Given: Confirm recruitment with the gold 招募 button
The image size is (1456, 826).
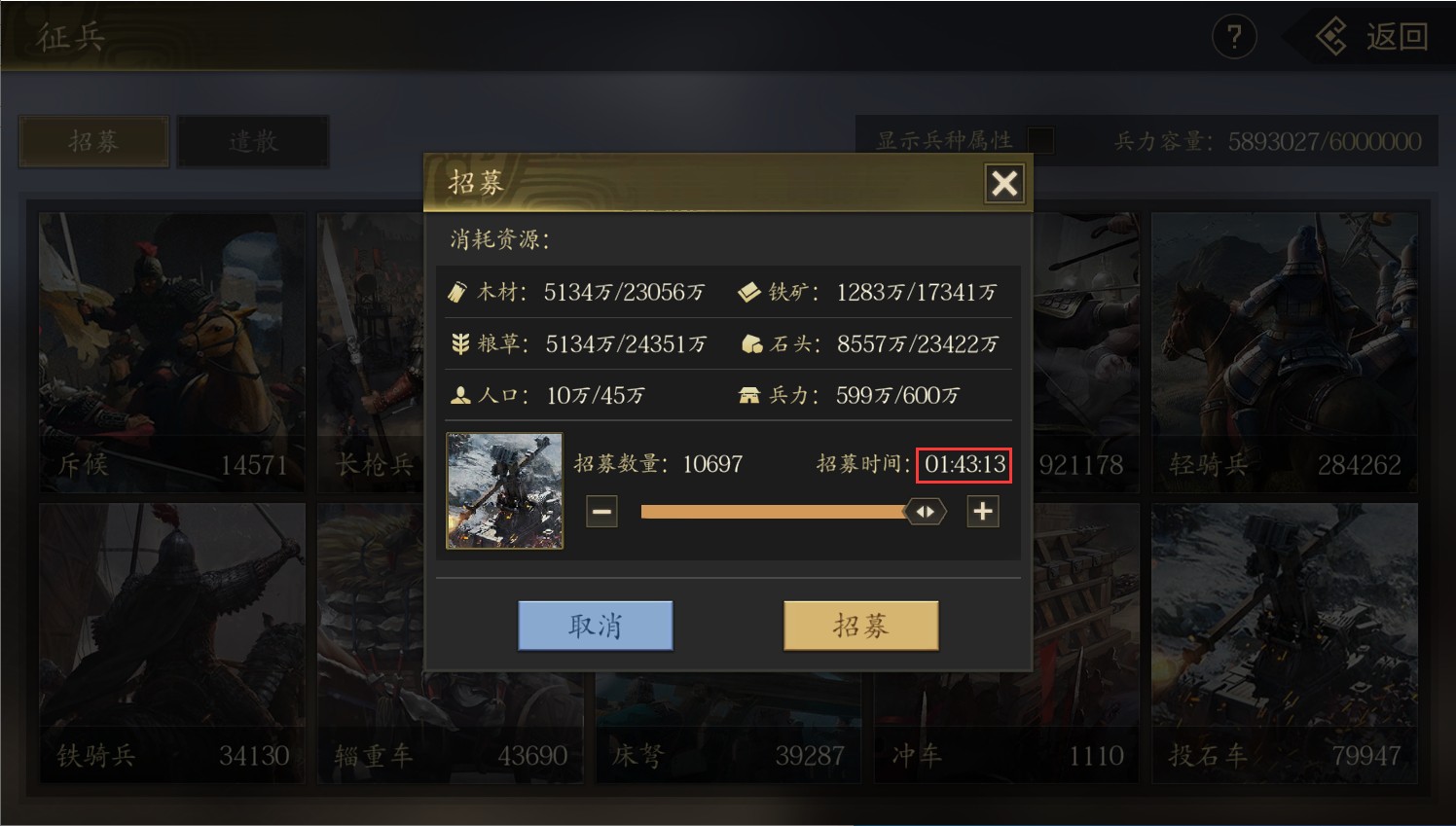Looking at the screenshot, I should point(860,626).
